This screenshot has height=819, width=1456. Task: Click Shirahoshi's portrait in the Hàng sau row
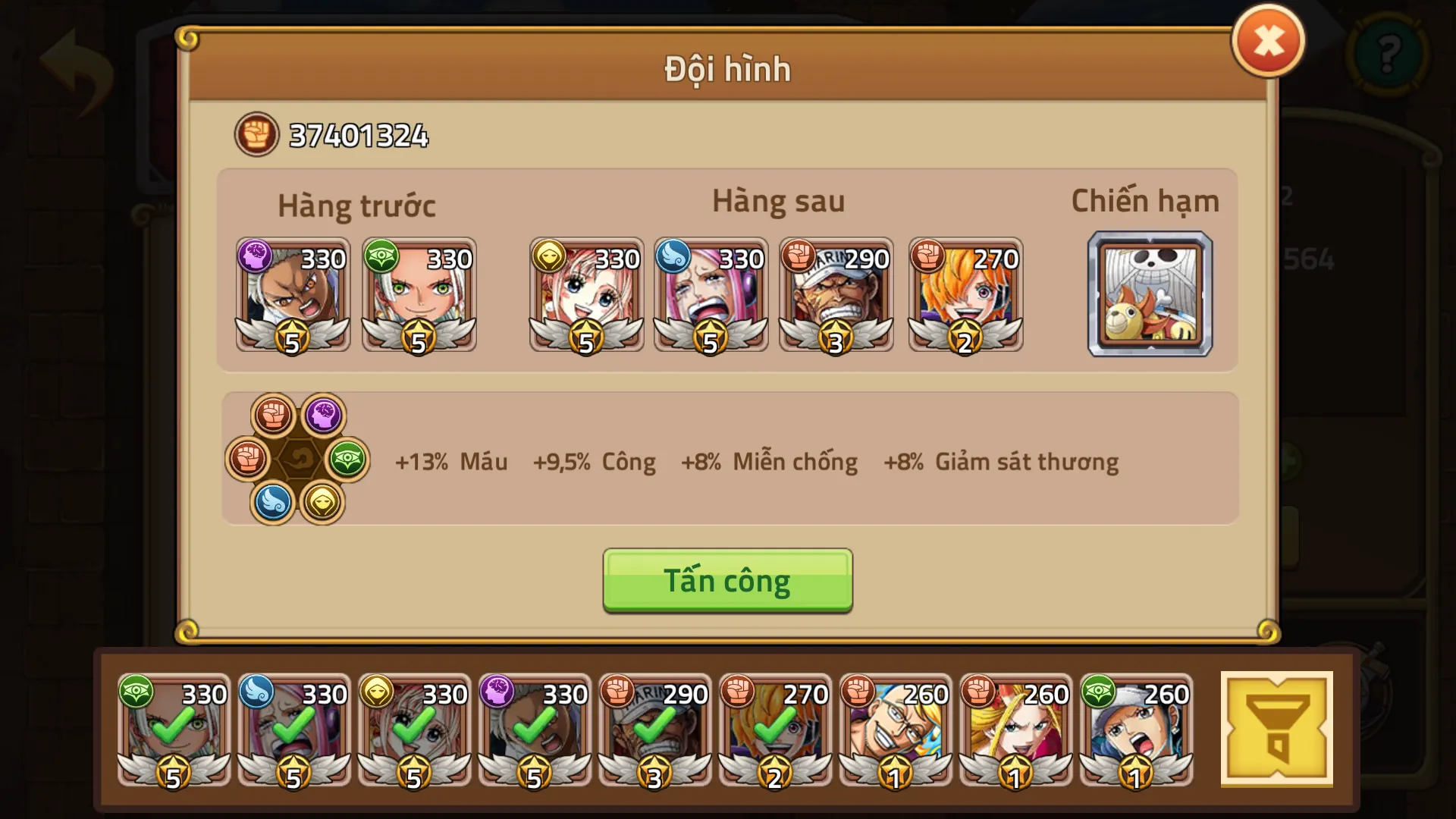pos(586,296)
